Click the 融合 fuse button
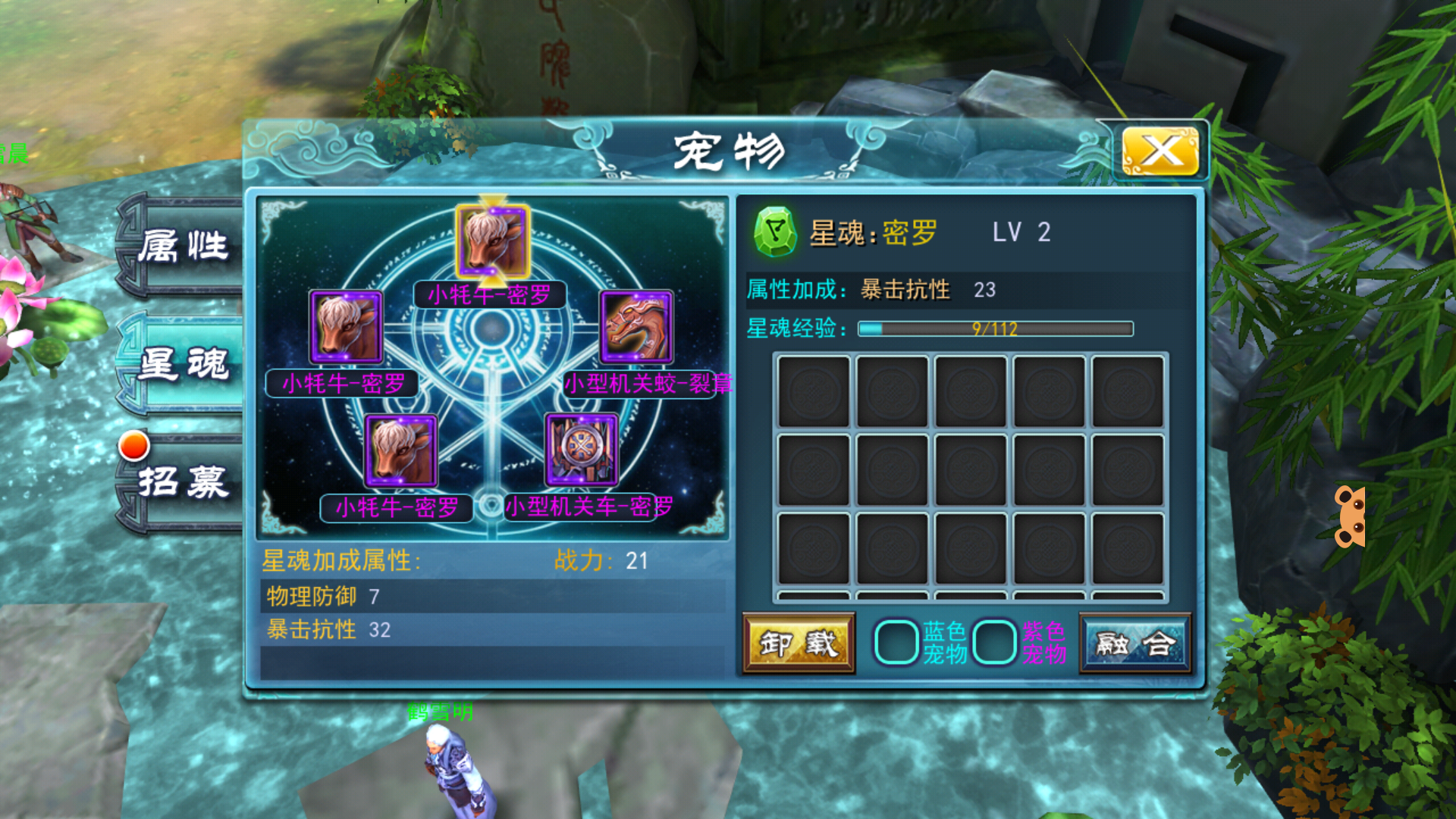Viewport: 1456px width, 819px height. pos(1135,644)
